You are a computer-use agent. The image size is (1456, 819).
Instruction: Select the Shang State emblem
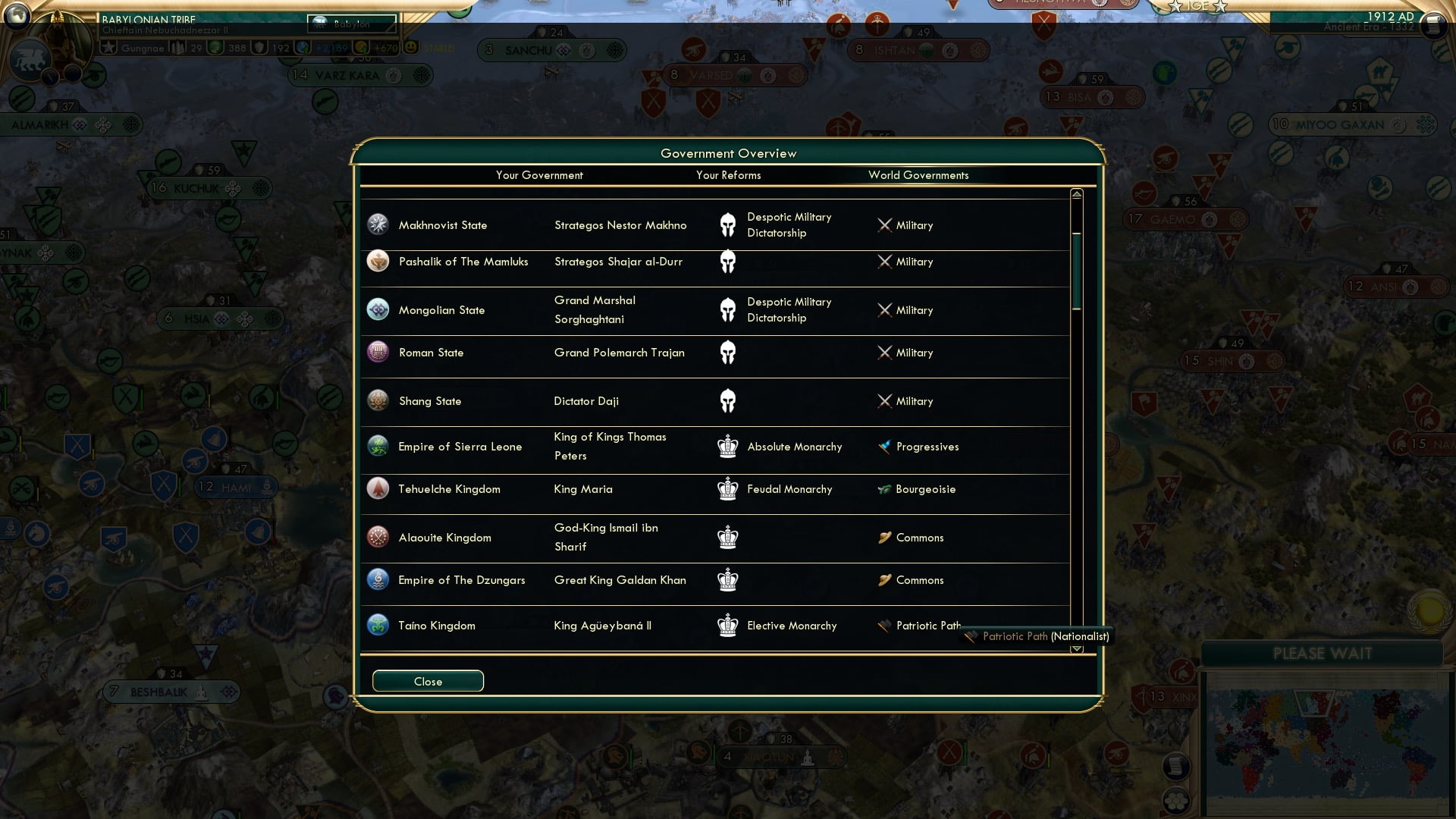[x=378, y=400]
